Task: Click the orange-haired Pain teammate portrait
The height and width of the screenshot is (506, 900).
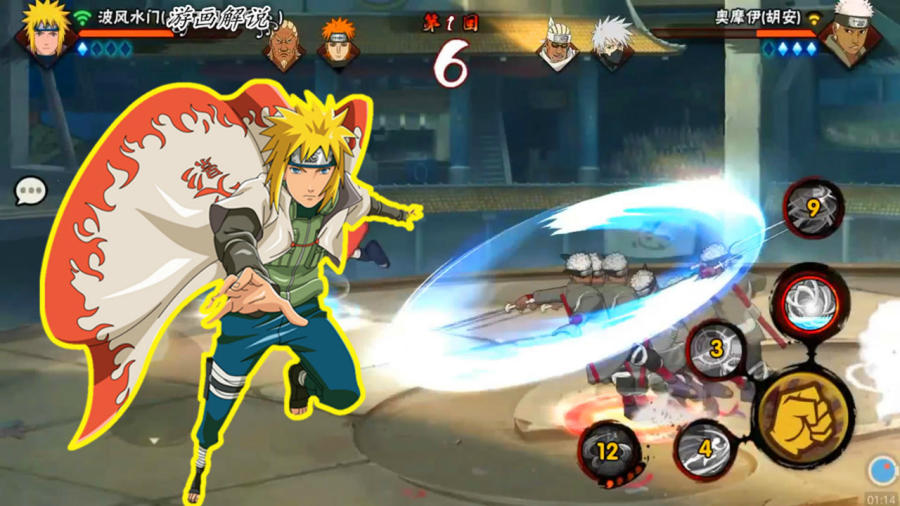Action: [338, 44]
